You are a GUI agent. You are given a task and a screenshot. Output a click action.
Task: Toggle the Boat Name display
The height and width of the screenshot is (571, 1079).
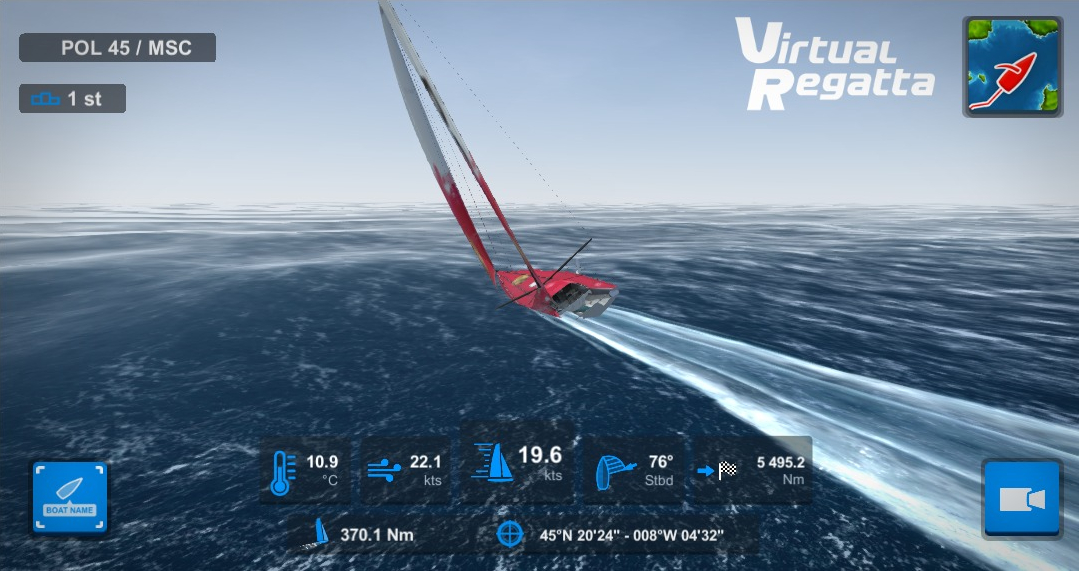click(x=69, y=497)
